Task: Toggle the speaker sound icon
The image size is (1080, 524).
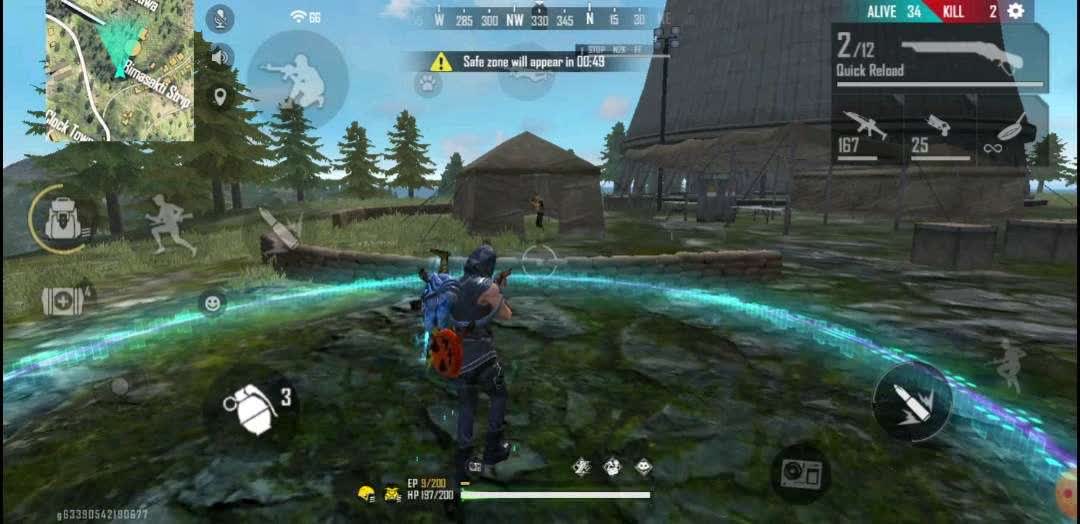Action: click(220, 56)
